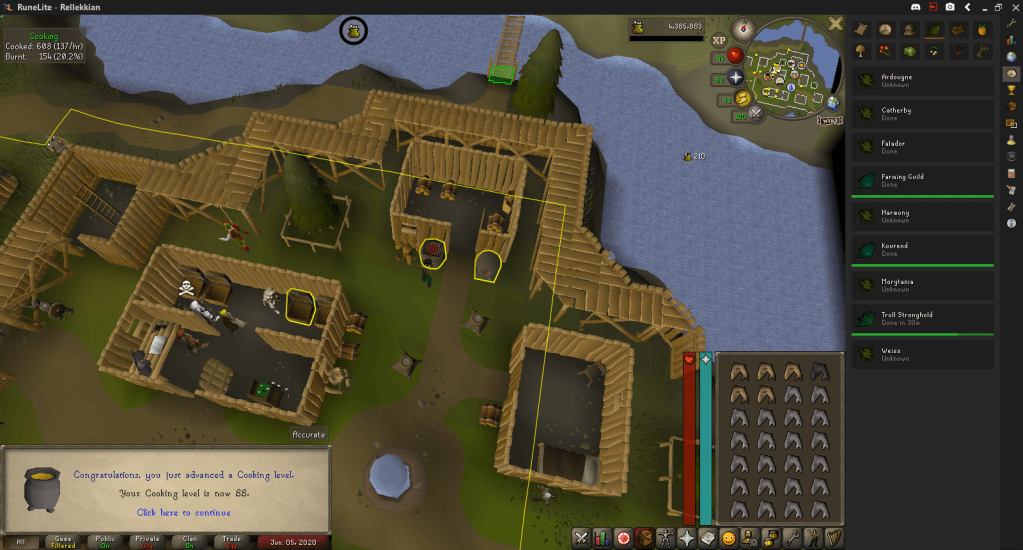Open the combat options tab
The image size is (1023, 550).
tap(580, 538)
